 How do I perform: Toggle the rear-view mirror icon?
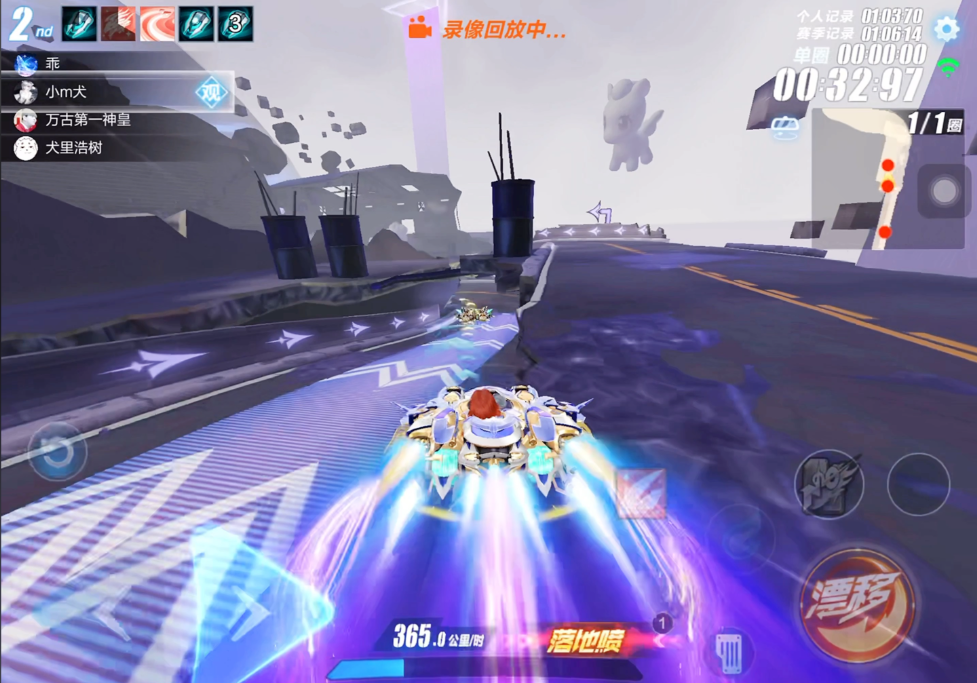tap(784, 128)
